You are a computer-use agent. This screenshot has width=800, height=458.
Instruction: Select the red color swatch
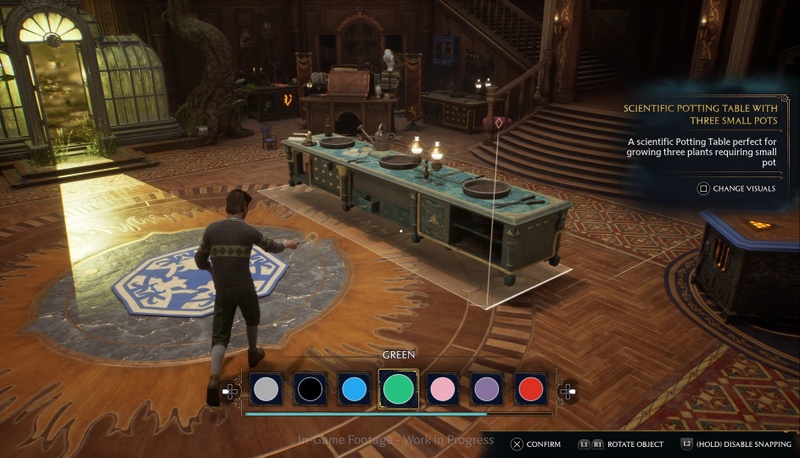coord(531,389)
